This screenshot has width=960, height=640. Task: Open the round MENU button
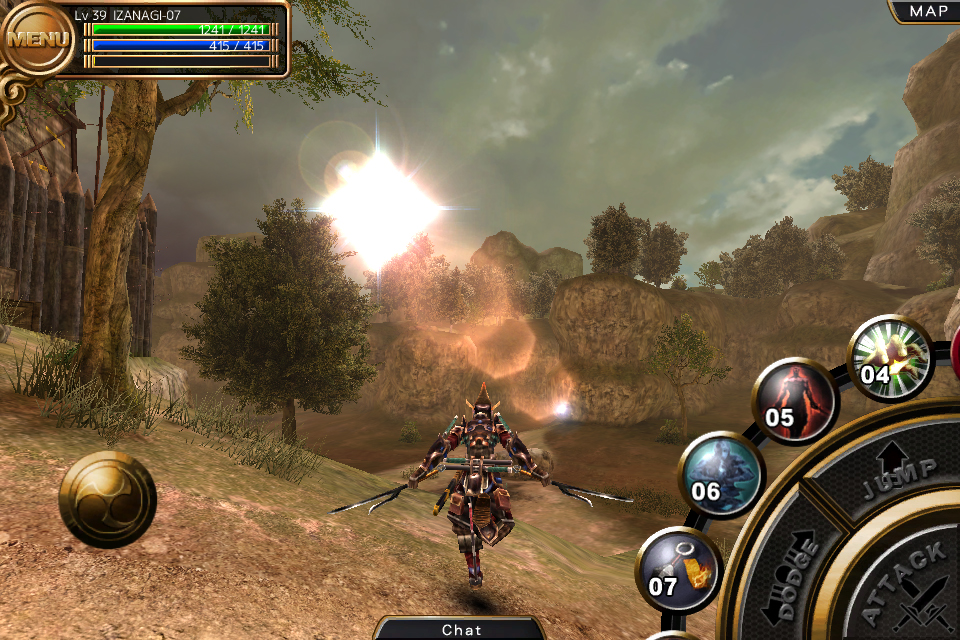coord(38,40)
